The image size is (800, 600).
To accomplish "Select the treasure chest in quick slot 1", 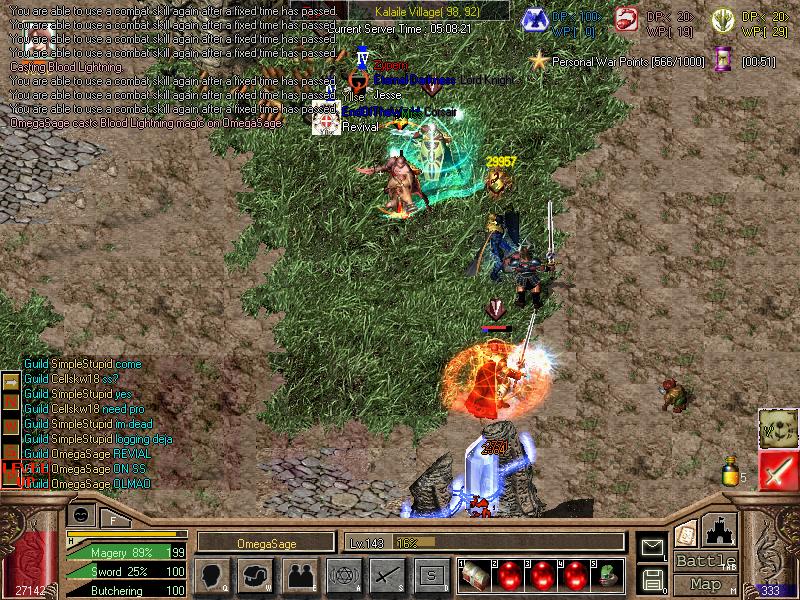I will click(476, 575).
